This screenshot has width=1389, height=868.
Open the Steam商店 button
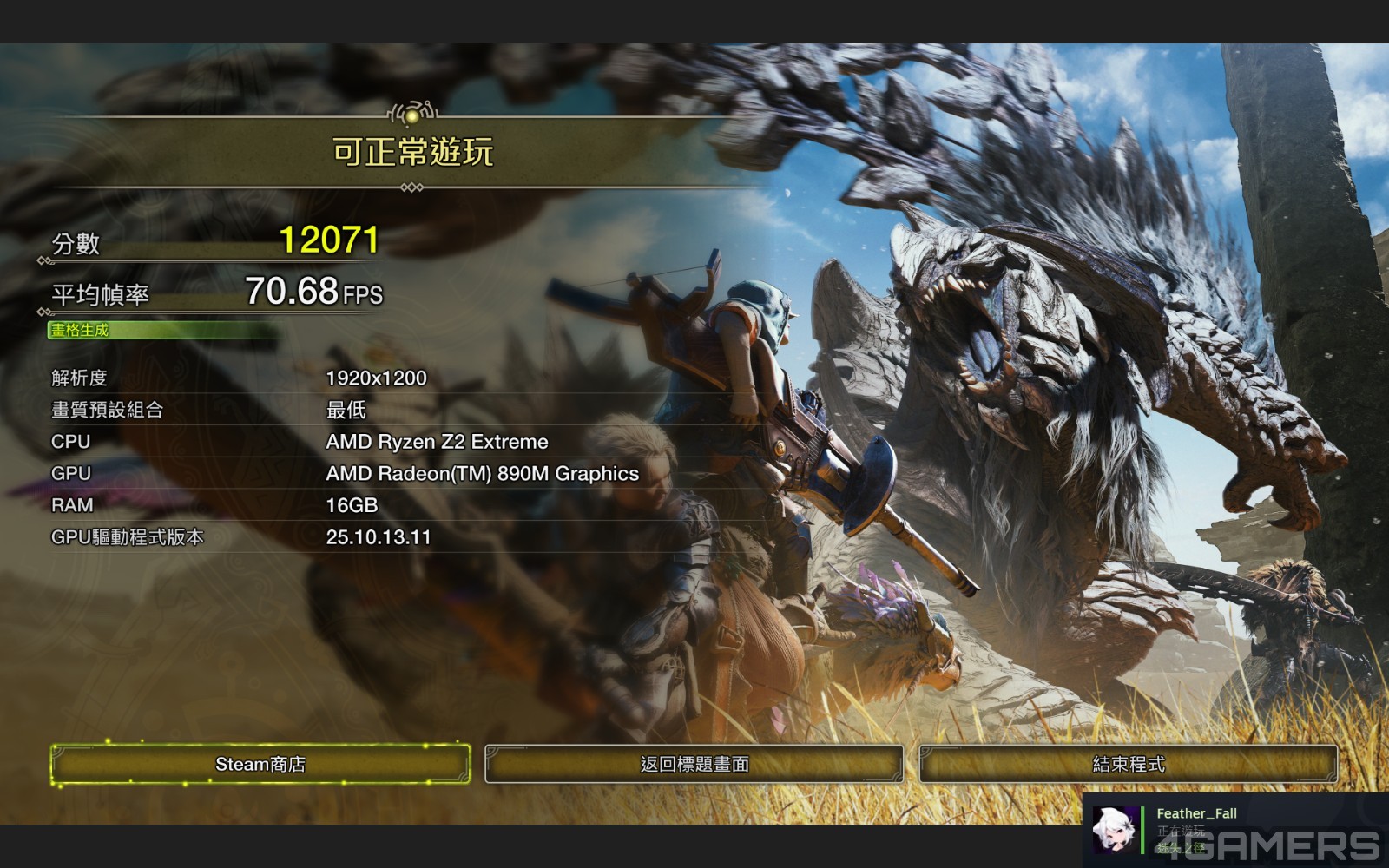point(260,765)
